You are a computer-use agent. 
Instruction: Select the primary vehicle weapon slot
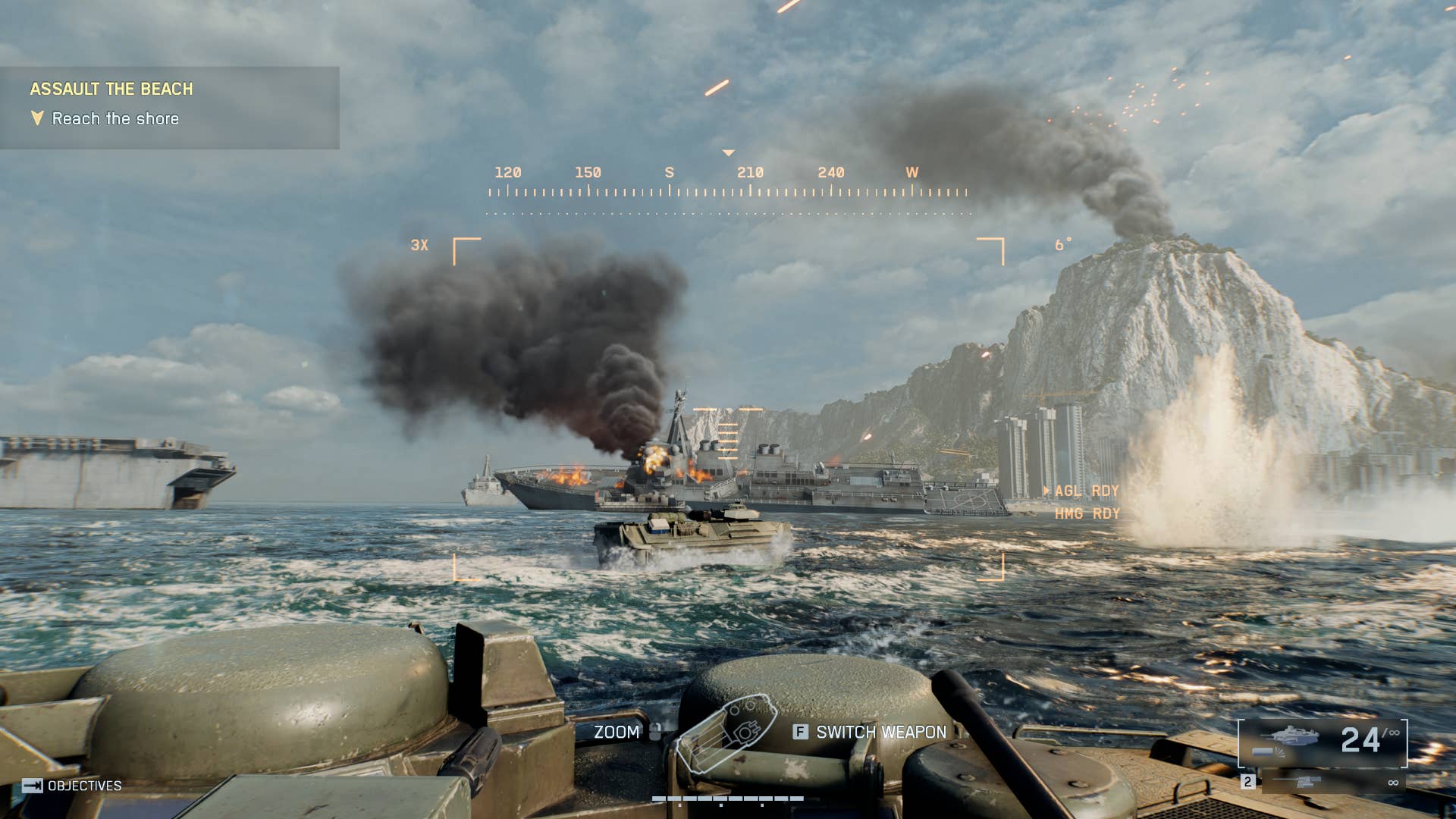coord(1323,742)
